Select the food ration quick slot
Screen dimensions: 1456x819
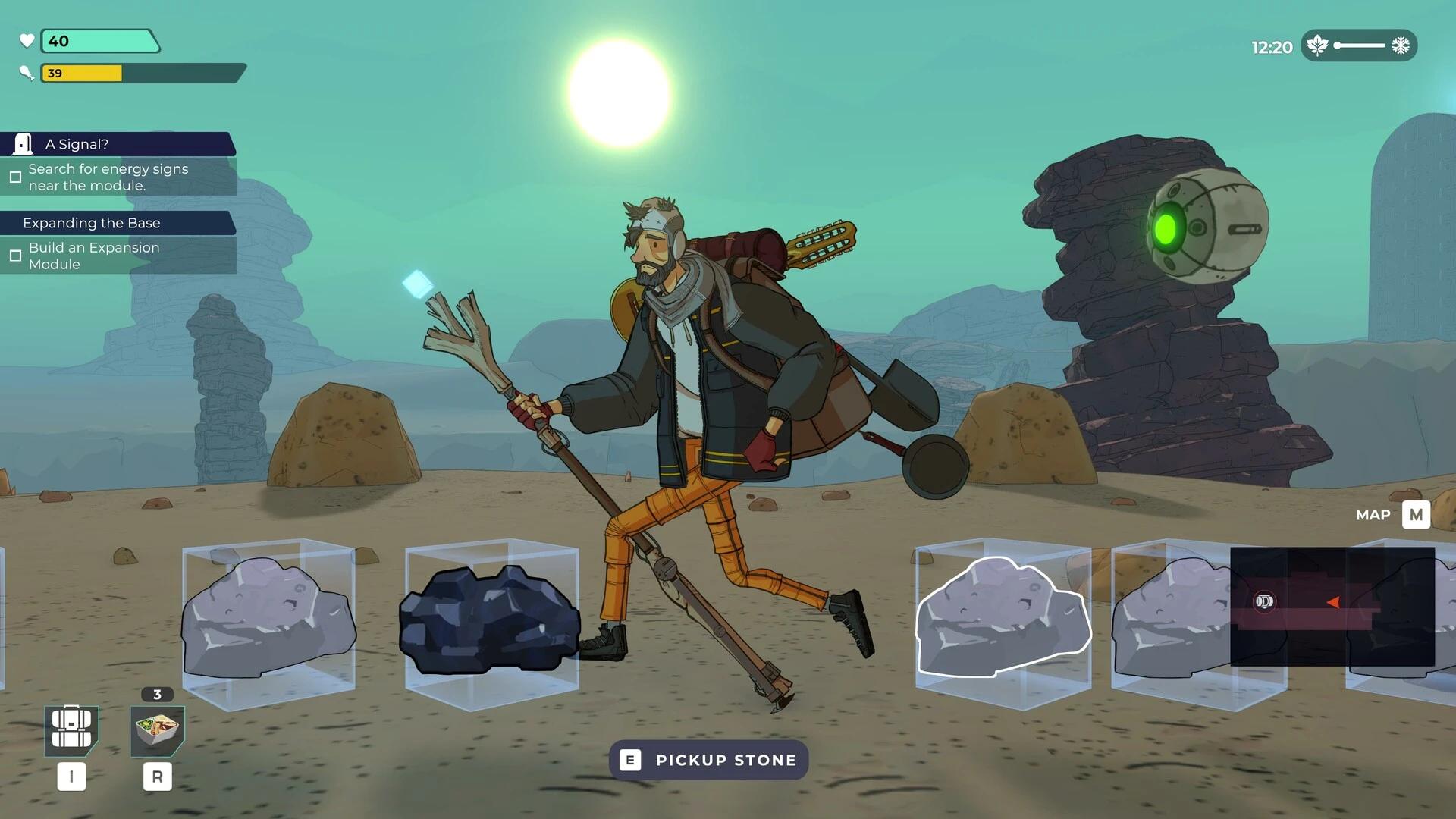pos(157,732)
